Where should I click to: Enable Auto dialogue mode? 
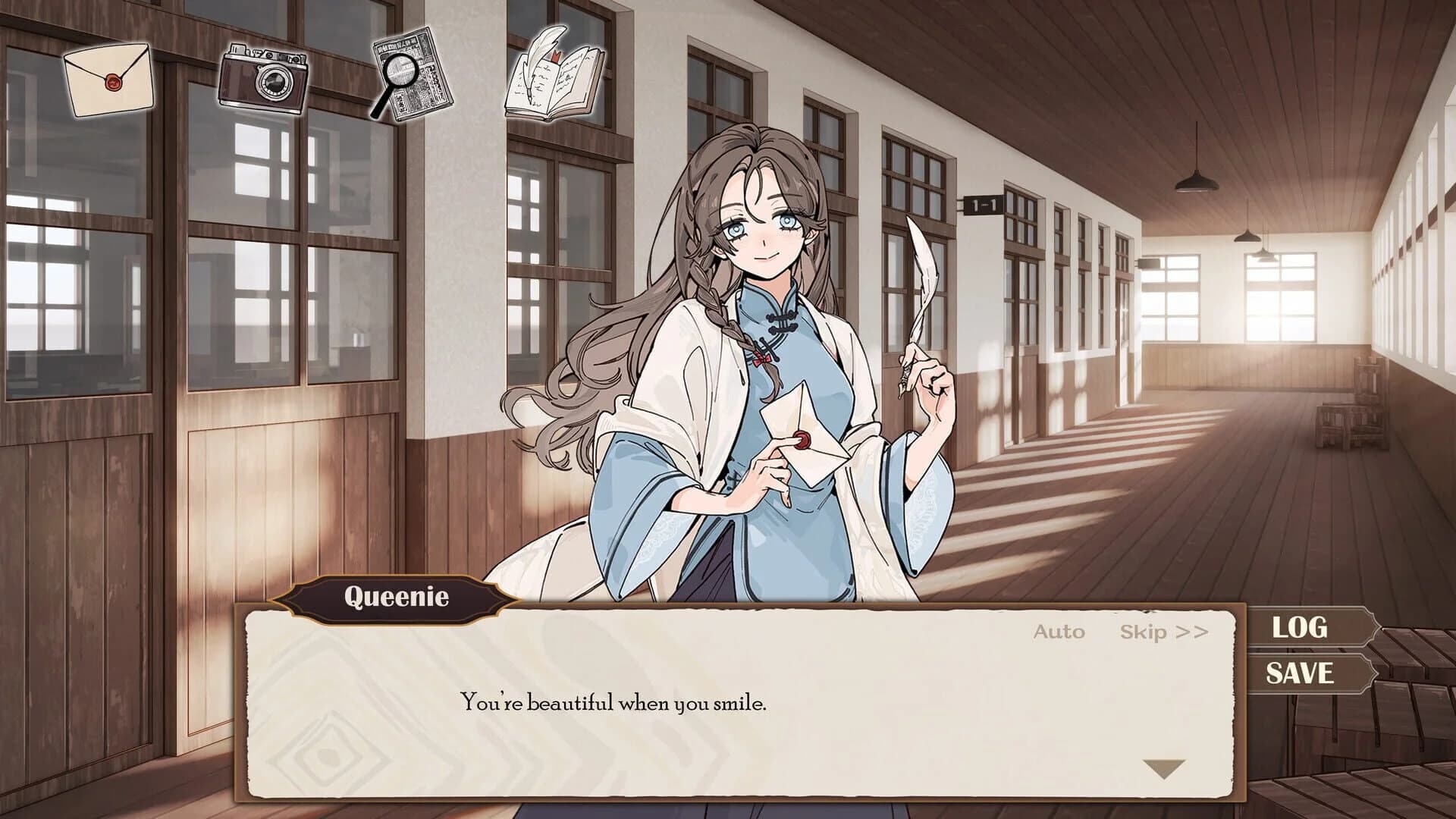pyautogui.click(x=1059, y=632)
